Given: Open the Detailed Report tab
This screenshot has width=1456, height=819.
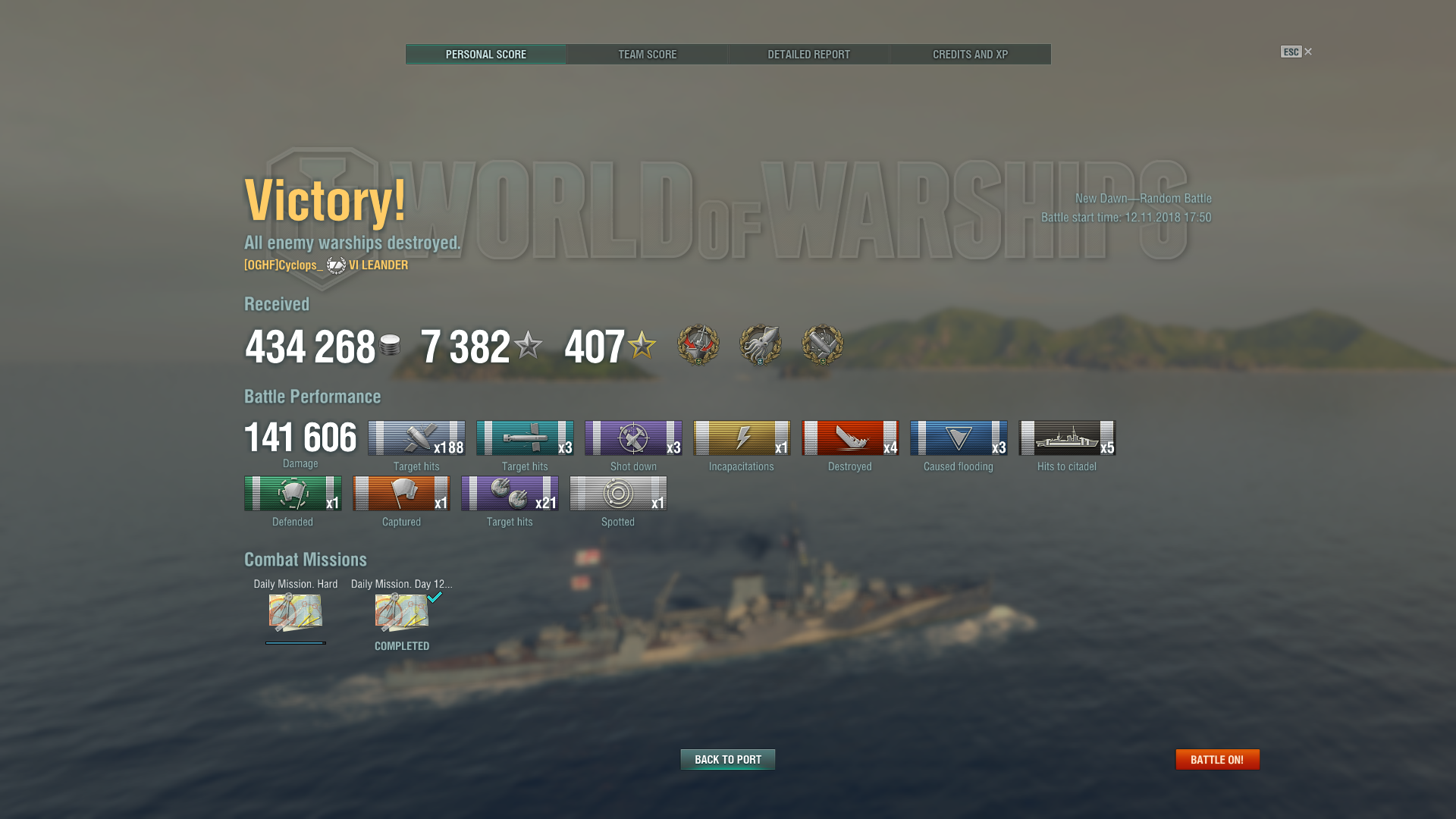Looking at the screenshot, I should coord(808,55).
